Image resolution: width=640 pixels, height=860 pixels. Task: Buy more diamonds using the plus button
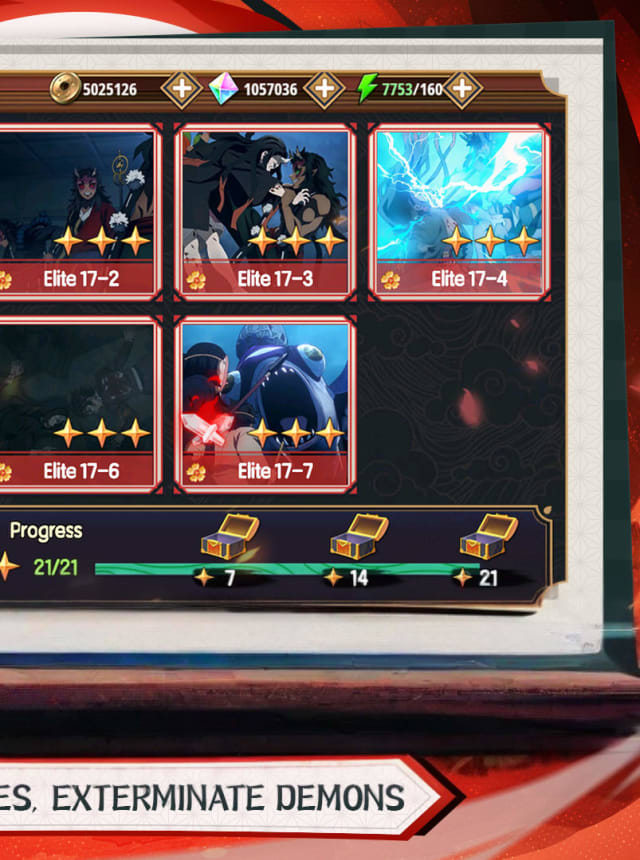pos(323,89)
